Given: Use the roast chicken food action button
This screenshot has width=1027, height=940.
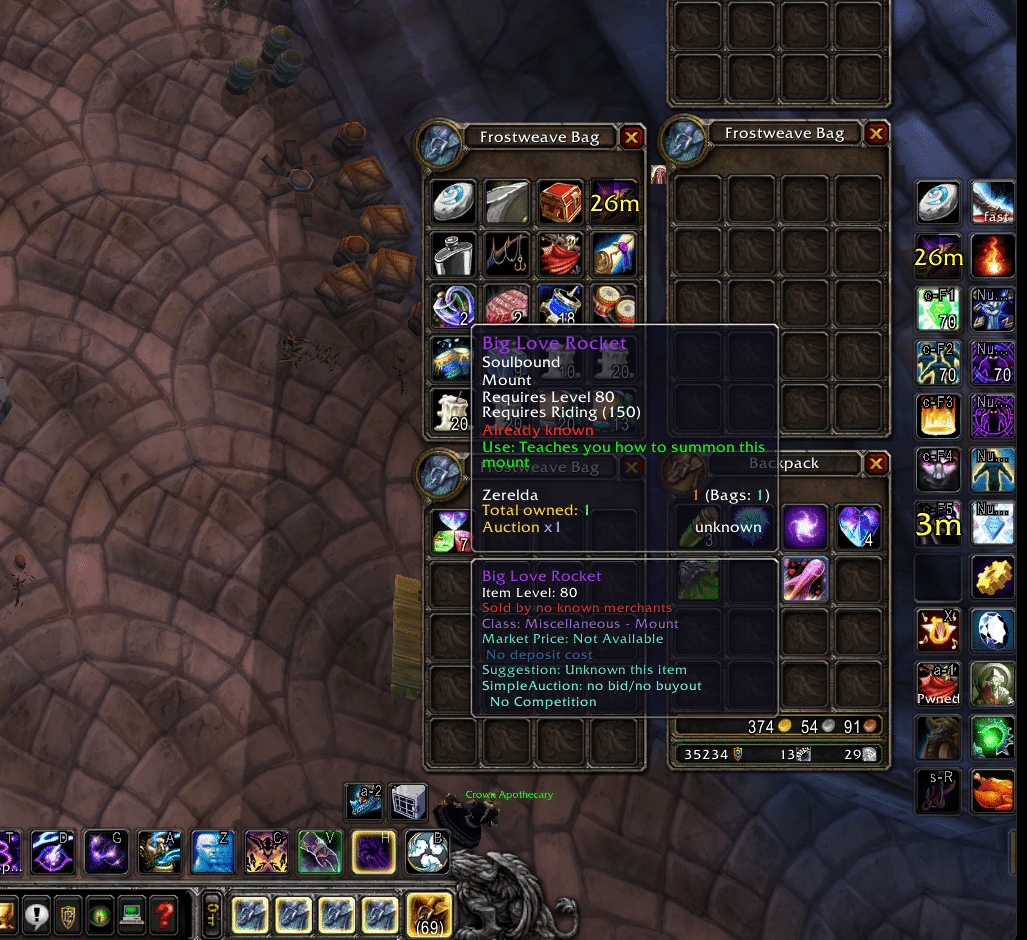Looking at the screenshot, I should [x=992, y=791].
